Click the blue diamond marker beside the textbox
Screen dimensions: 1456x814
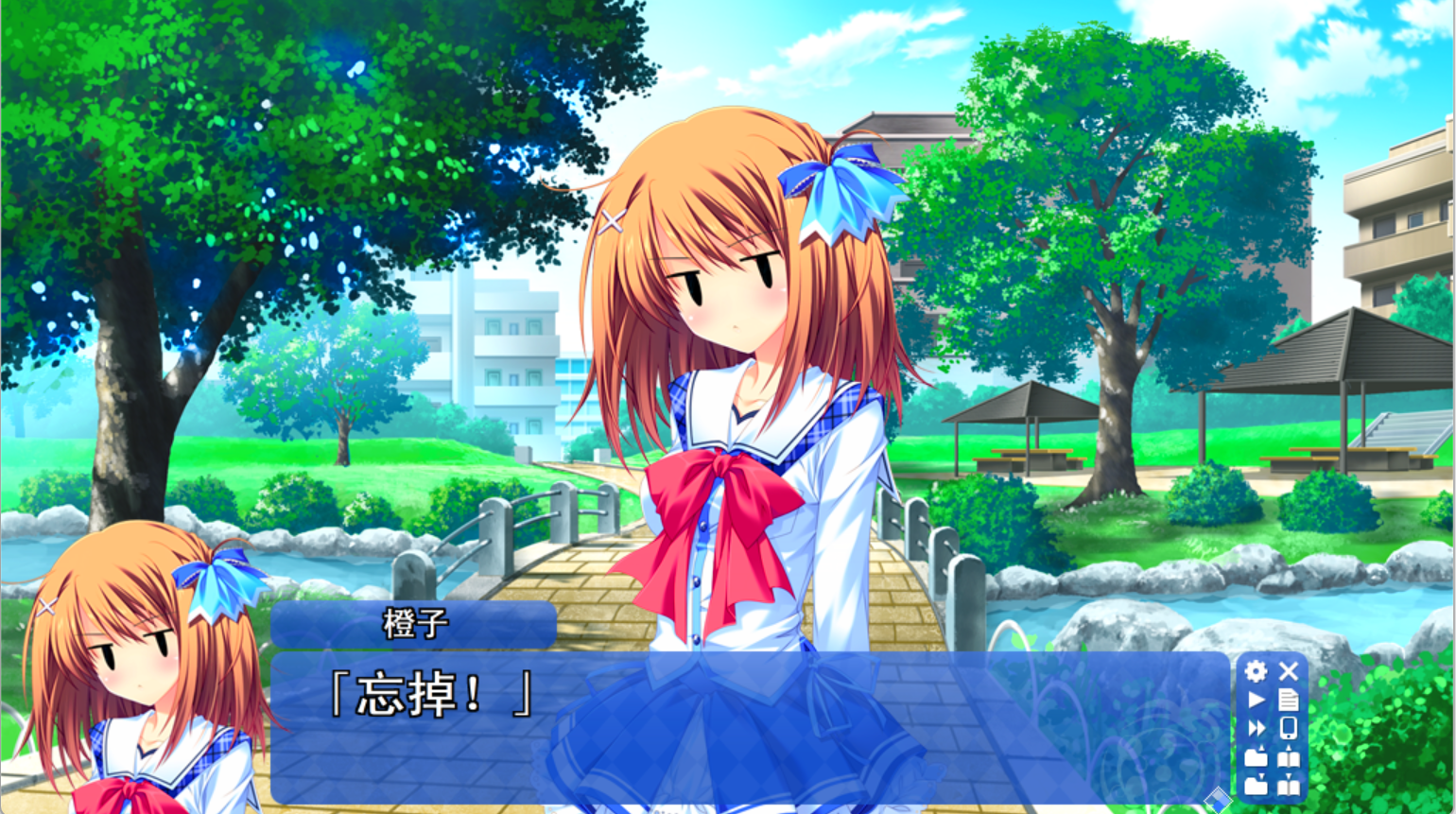coord(1220,799)
